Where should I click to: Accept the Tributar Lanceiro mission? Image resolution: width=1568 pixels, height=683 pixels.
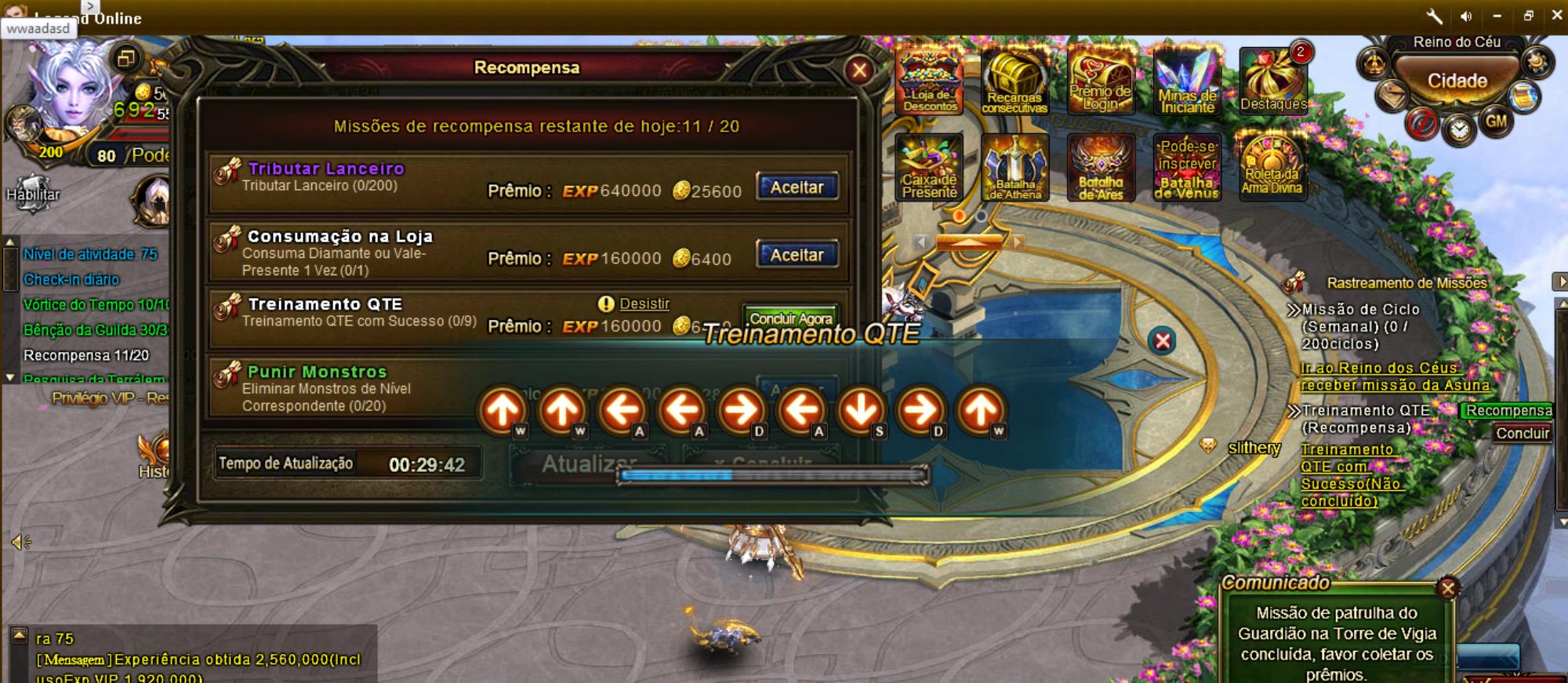pos(797,187)
